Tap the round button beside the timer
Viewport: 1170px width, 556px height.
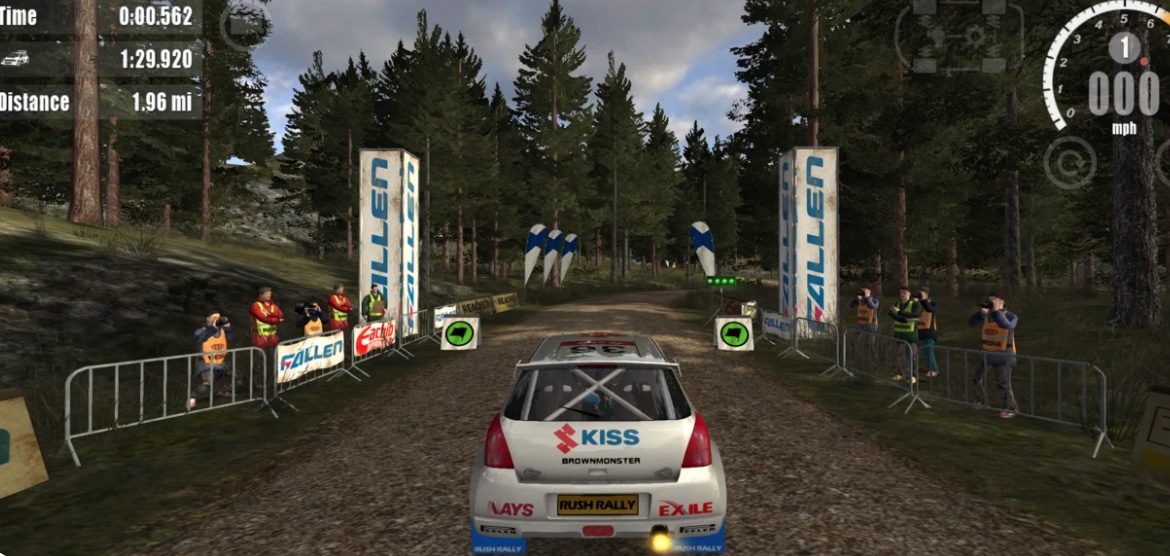[243, 25]
